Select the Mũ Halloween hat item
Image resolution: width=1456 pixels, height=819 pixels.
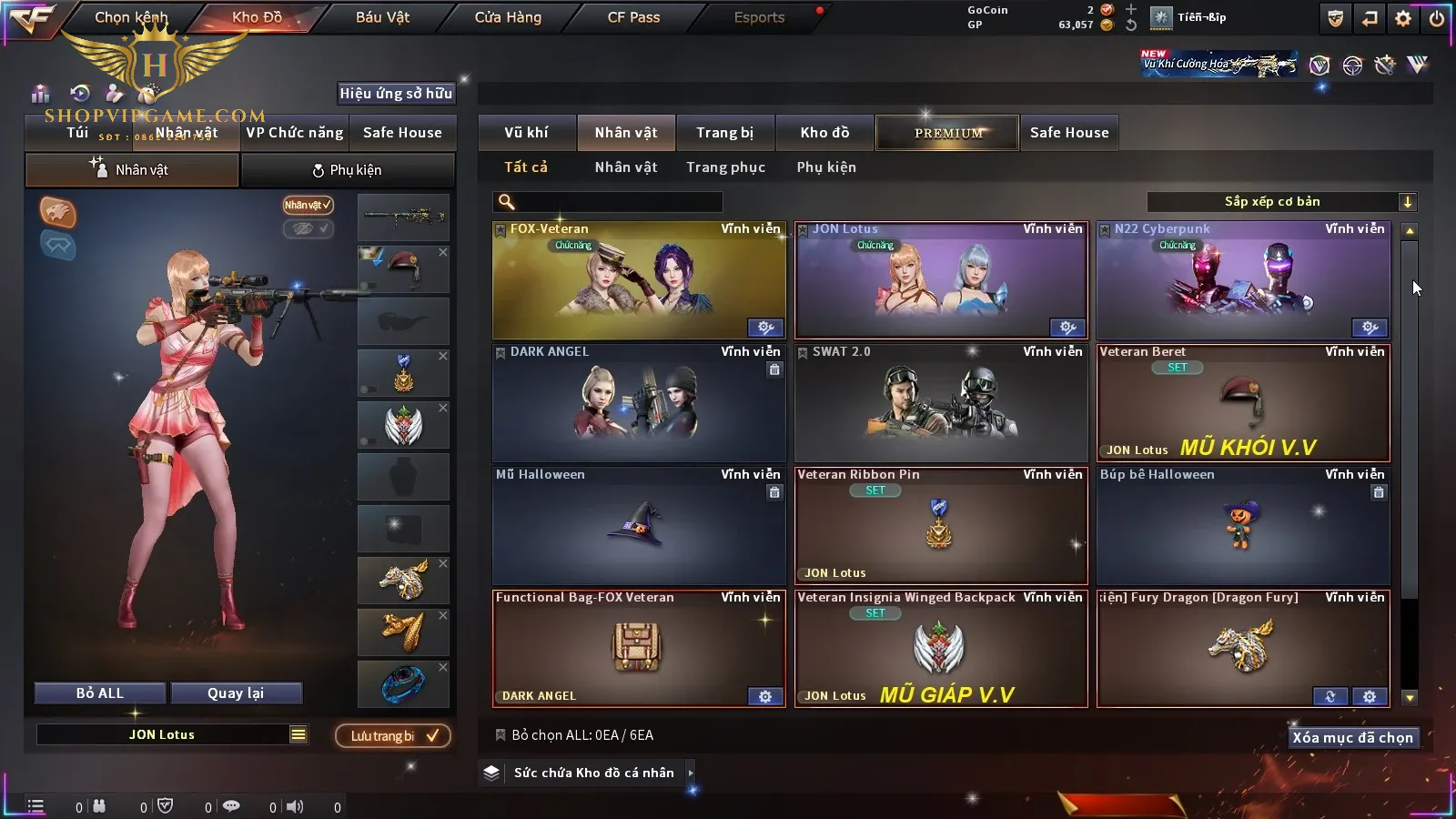coord(639,526)
